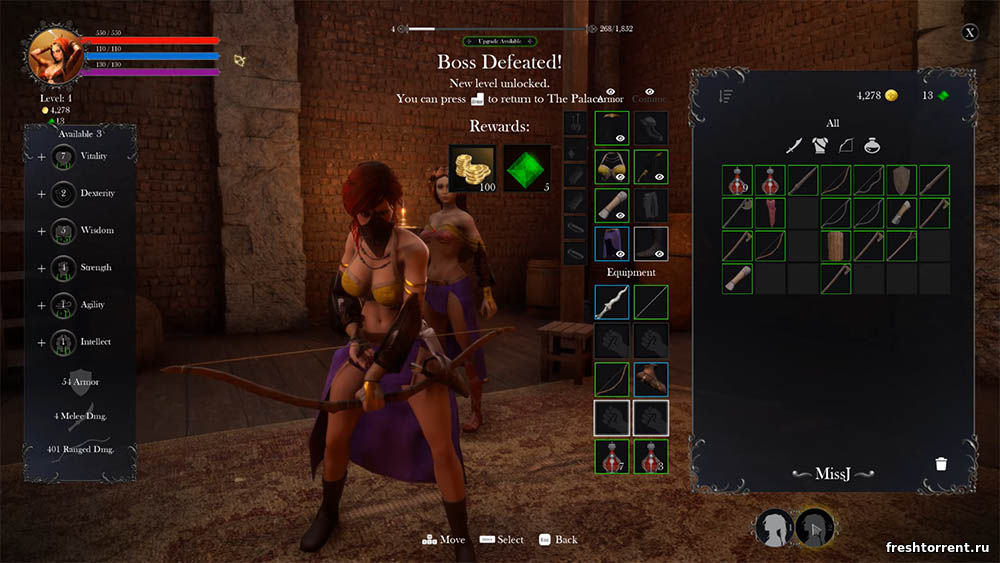The width and height of the screenshot is (1000, 563).
Task: Select the equipped curved sword slot
Action: pos(611,302)
